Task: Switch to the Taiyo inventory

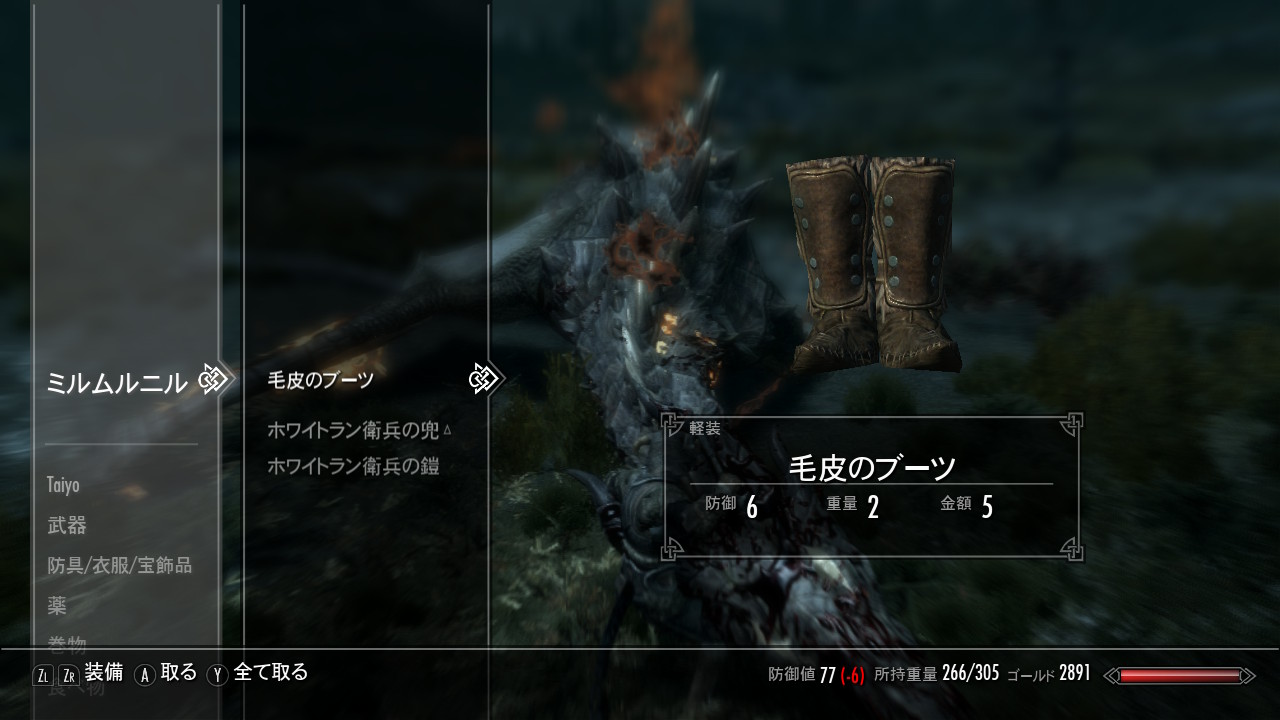Action: pos(63,485)
